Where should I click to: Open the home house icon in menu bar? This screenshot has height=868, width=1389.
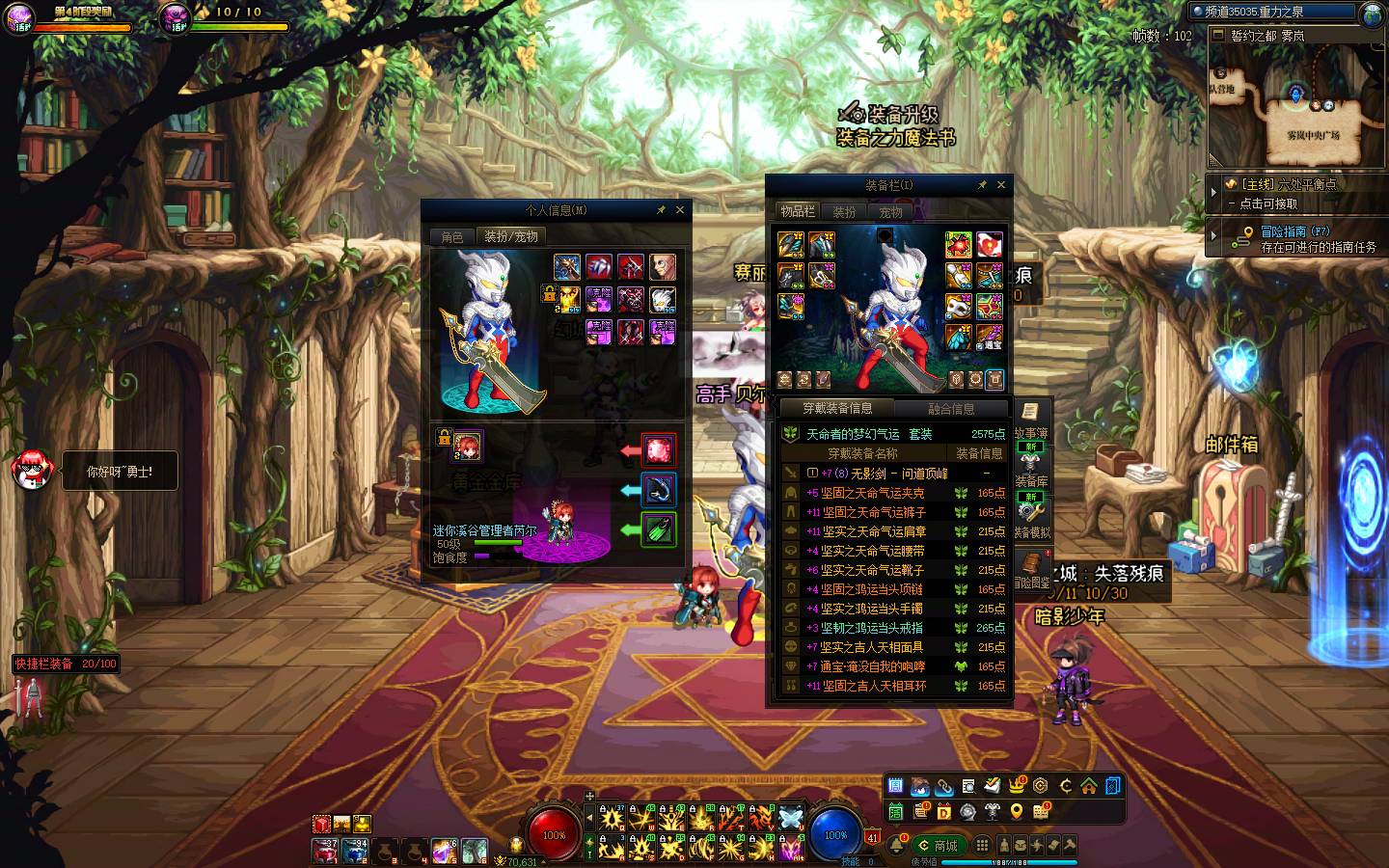pyautogui.click(x=1089, y=785)
